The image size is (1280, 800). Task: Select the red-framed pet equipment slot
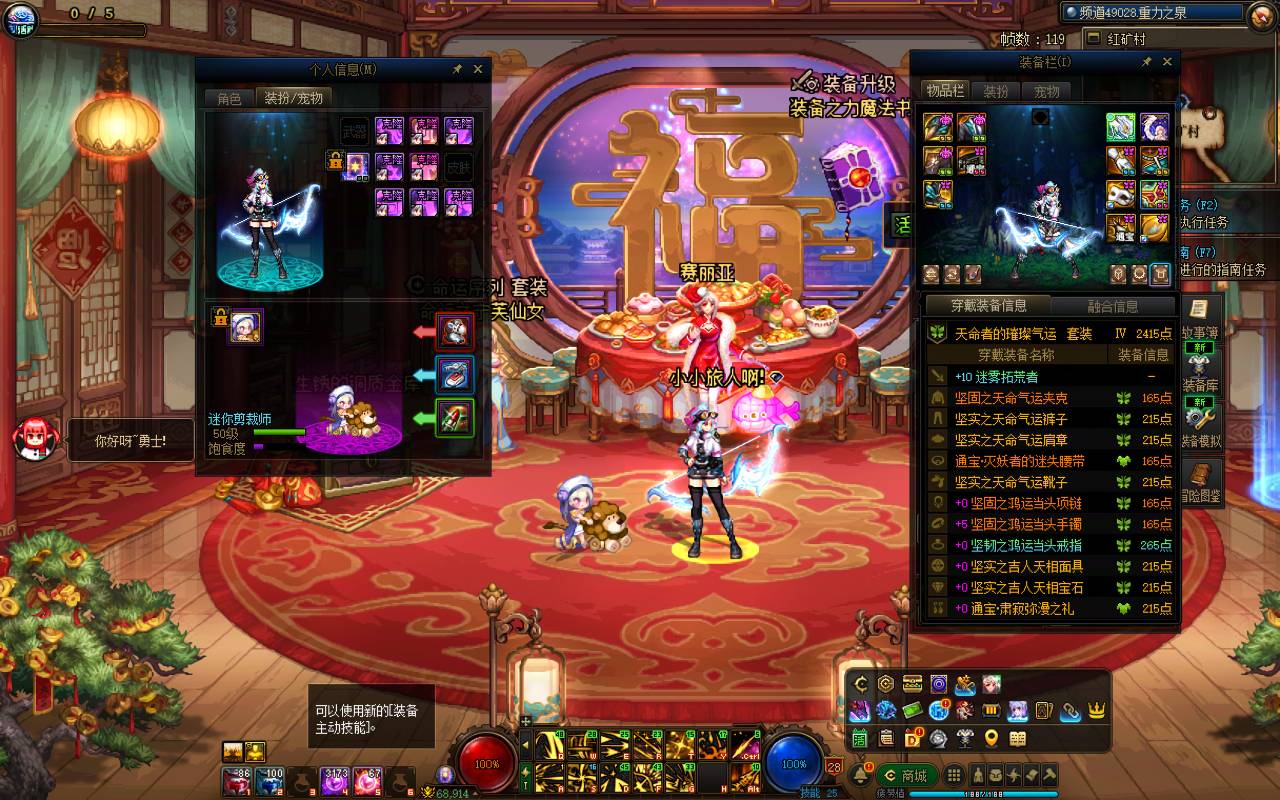tap(455, 329)
